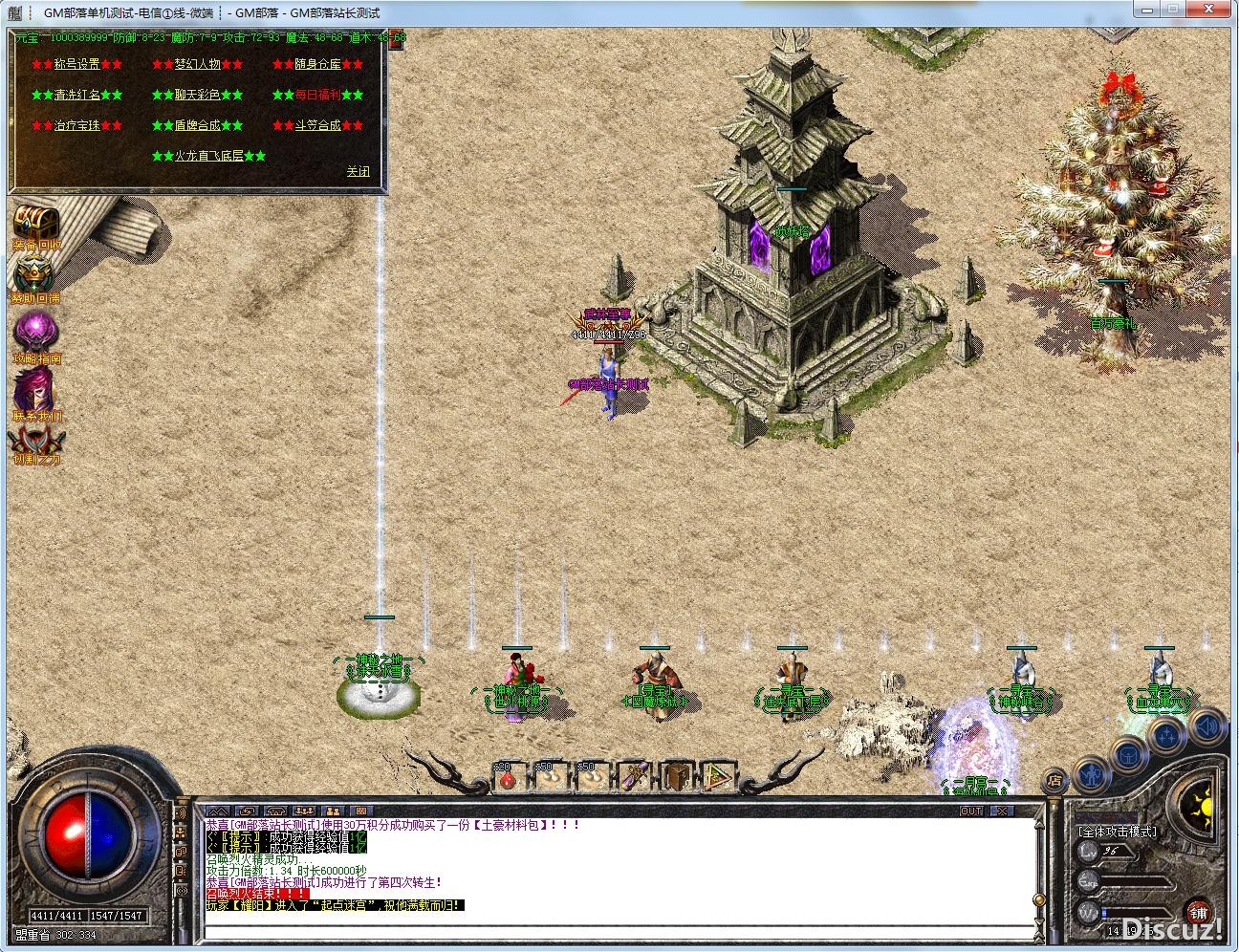Use the red potion hotbar slot
The height and width of the screenshot is (952, 1239).
tap(508, 777)
